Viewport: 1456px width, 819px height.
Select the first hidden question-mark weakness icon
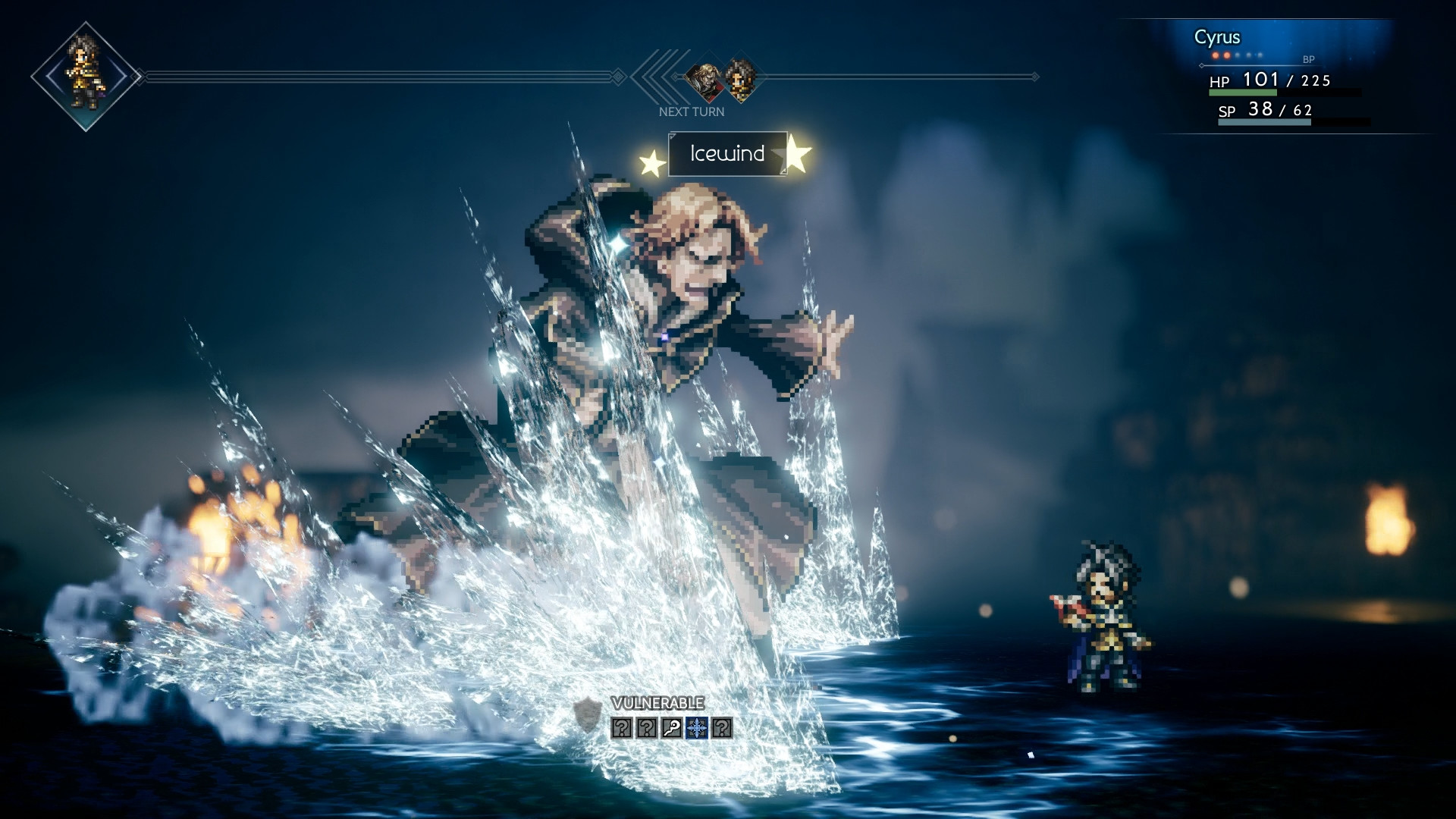pyautogui.click(x=620, y=728)
